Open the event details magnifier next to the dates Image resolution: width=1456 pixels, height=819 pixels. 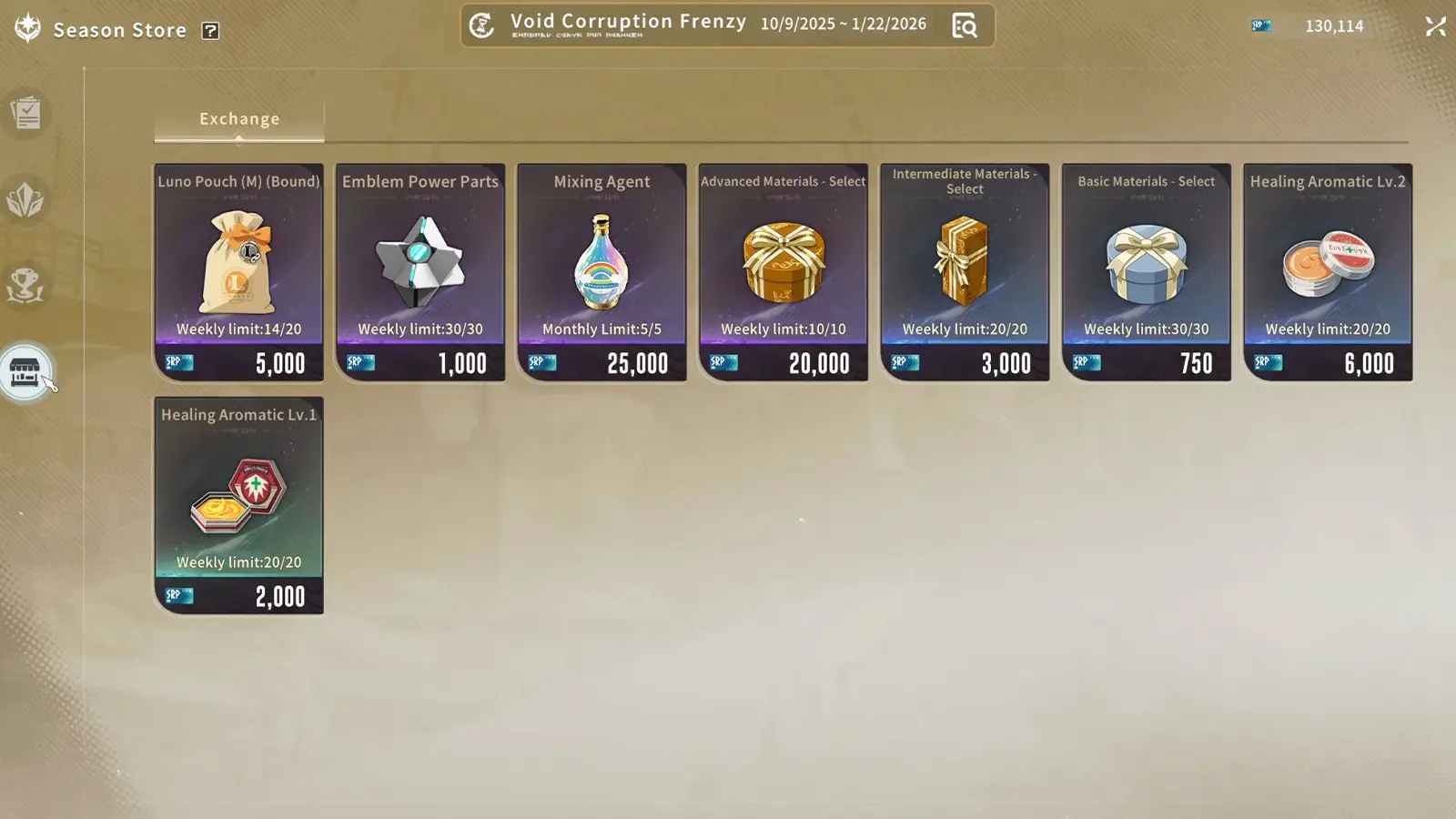[x=966, y=25]
